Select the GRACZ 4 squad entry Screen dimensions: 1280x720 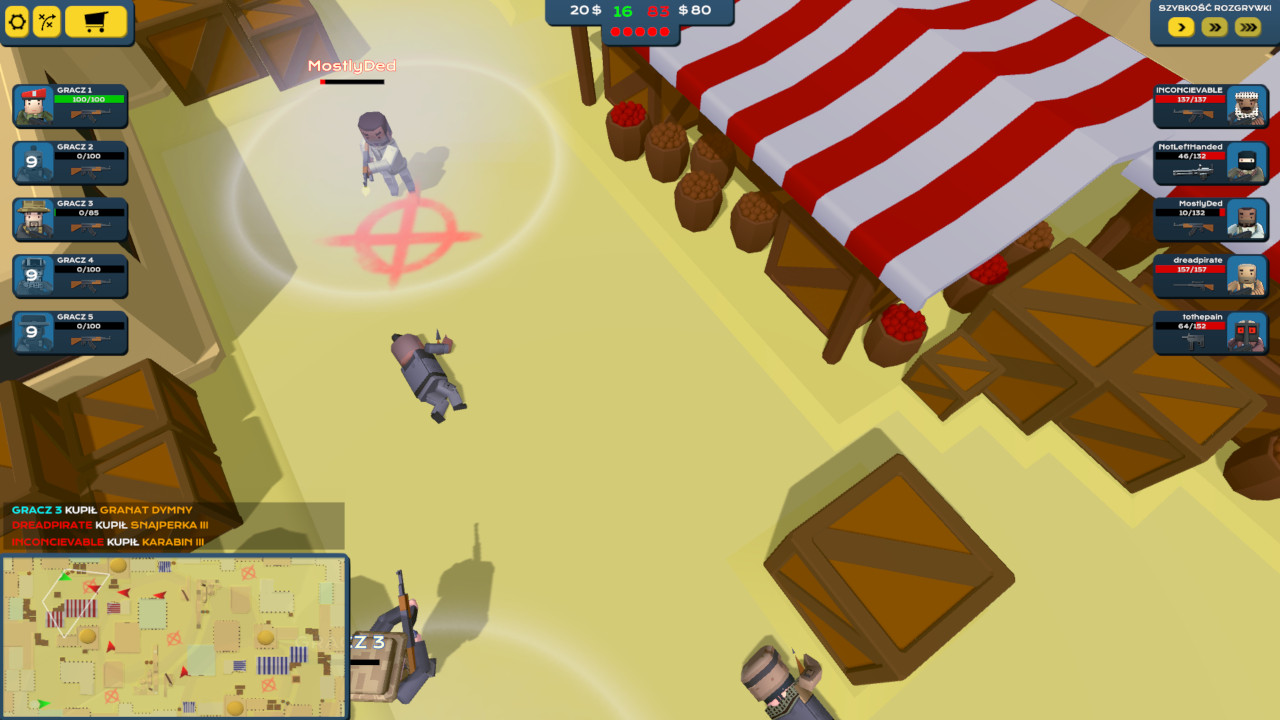(70, 276)
